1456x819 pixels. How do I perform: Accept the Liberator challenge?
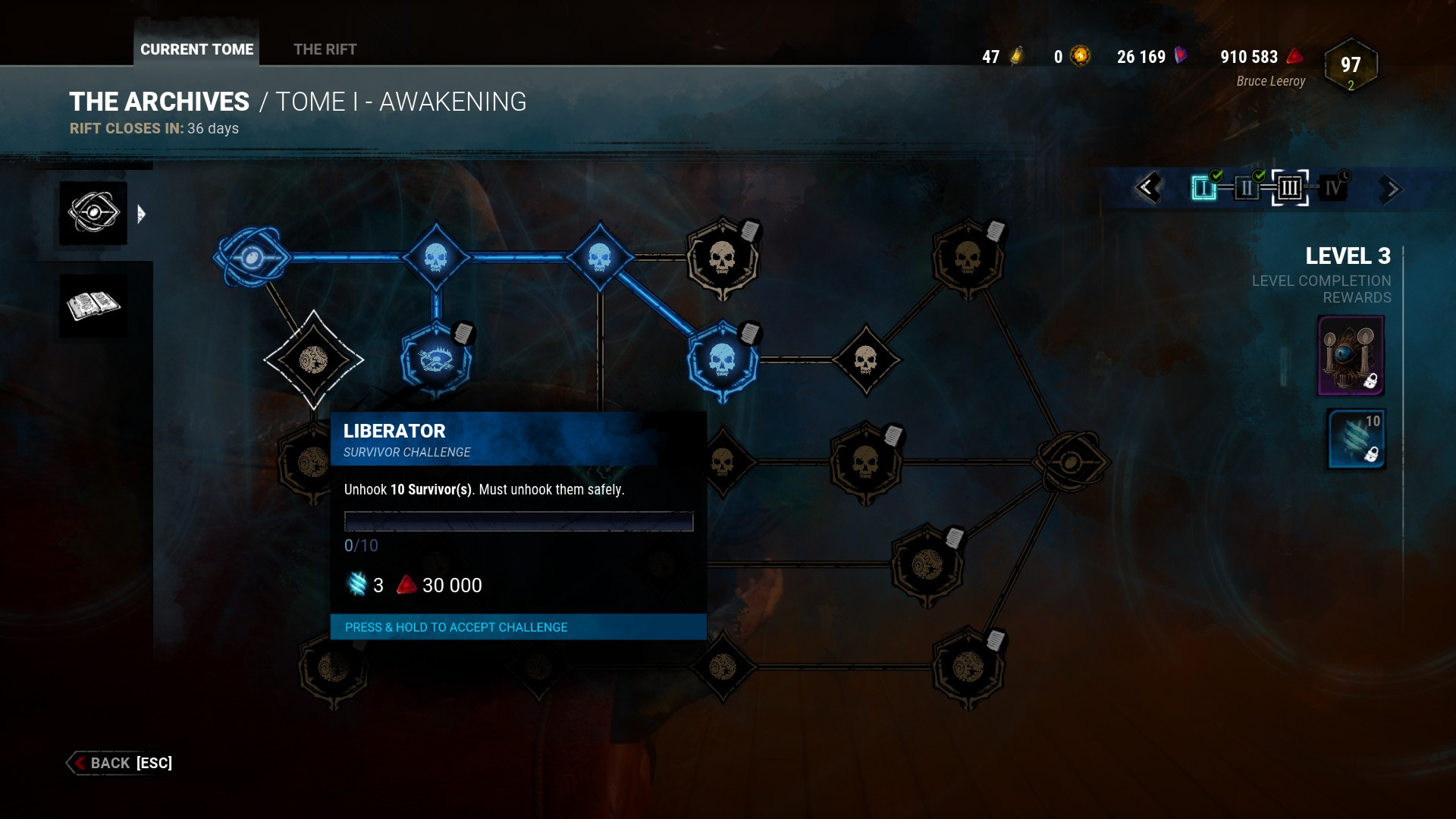[518, 627]
